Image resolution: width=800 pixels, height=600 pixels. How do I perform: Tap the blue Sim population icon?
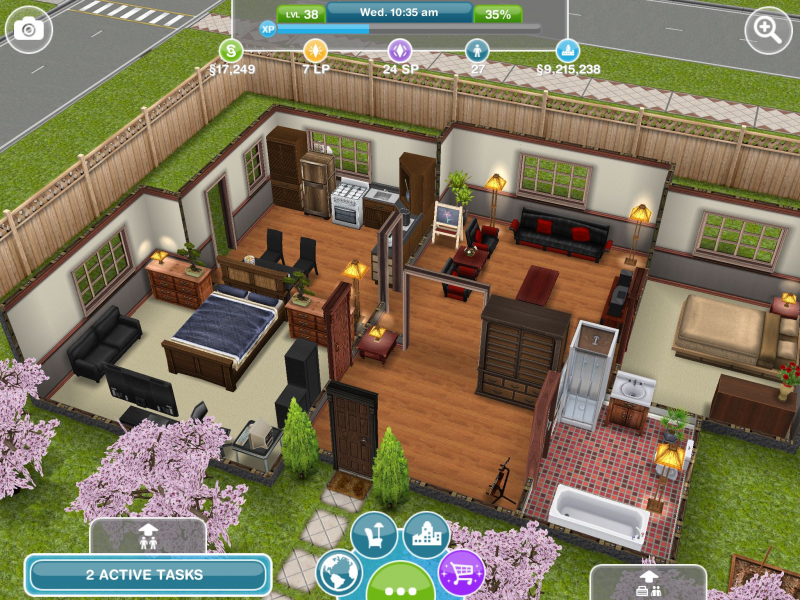pyautogui.click(x=478, y=49)
